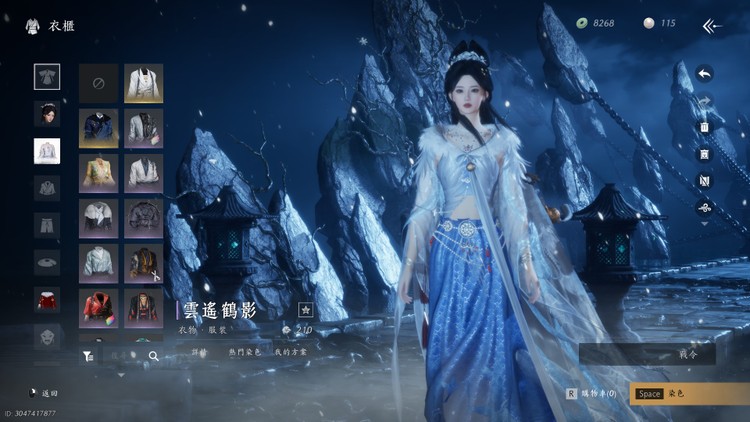
Task: Open the 熱門染色 popular dyes tab
Action: 244,351
